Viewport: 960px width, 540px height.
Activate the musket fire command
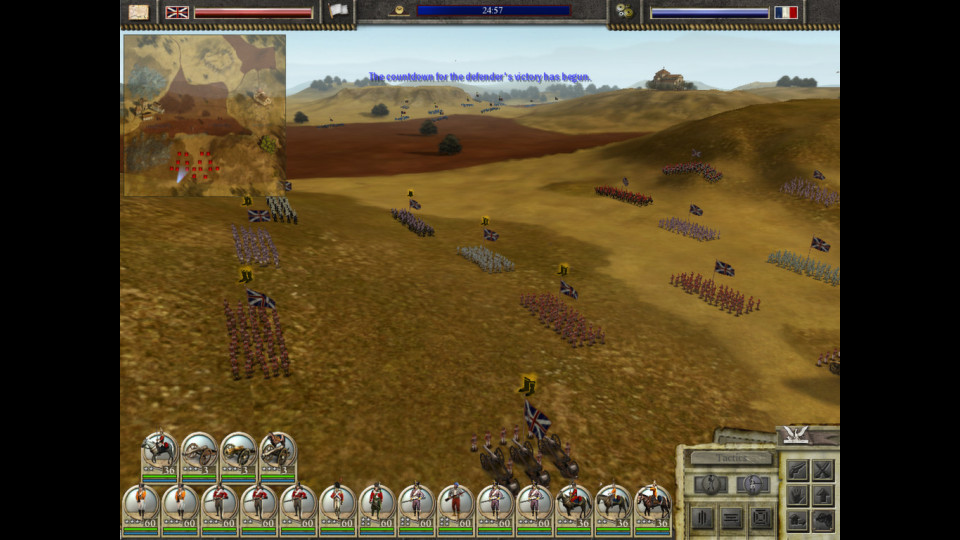[797, 470]
